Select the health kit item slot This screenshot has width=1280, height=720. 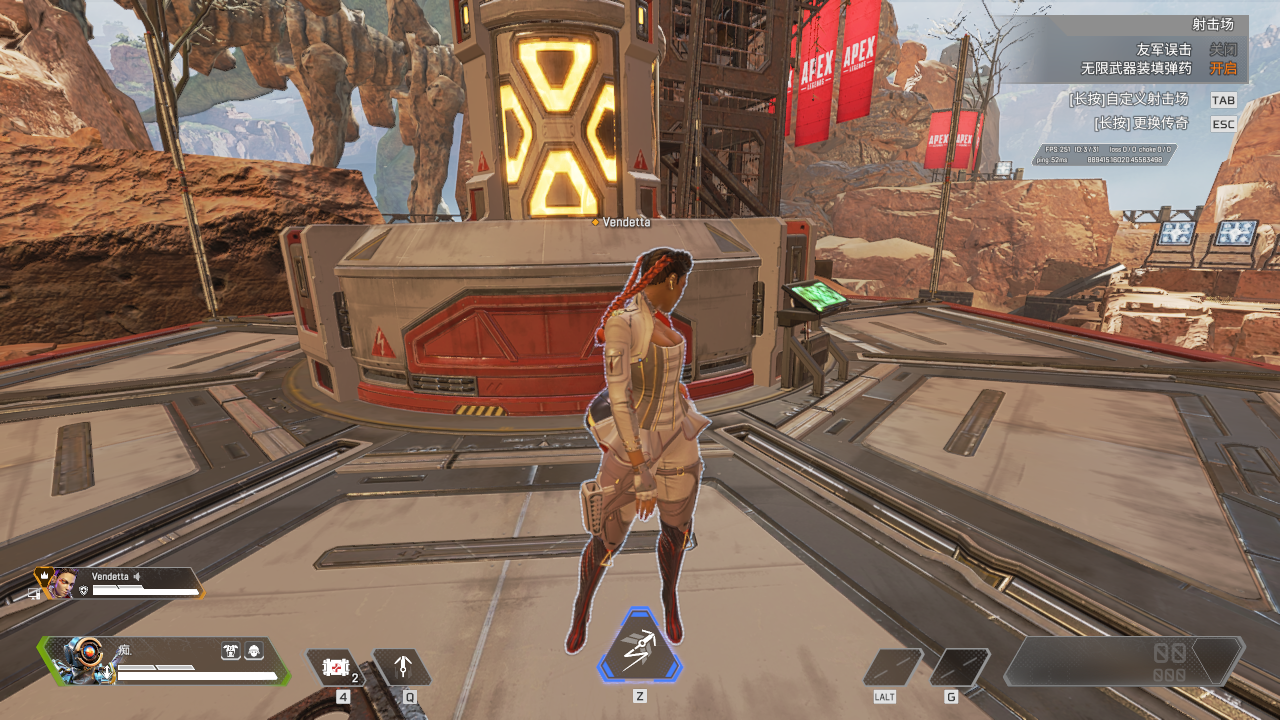[334, 667]
